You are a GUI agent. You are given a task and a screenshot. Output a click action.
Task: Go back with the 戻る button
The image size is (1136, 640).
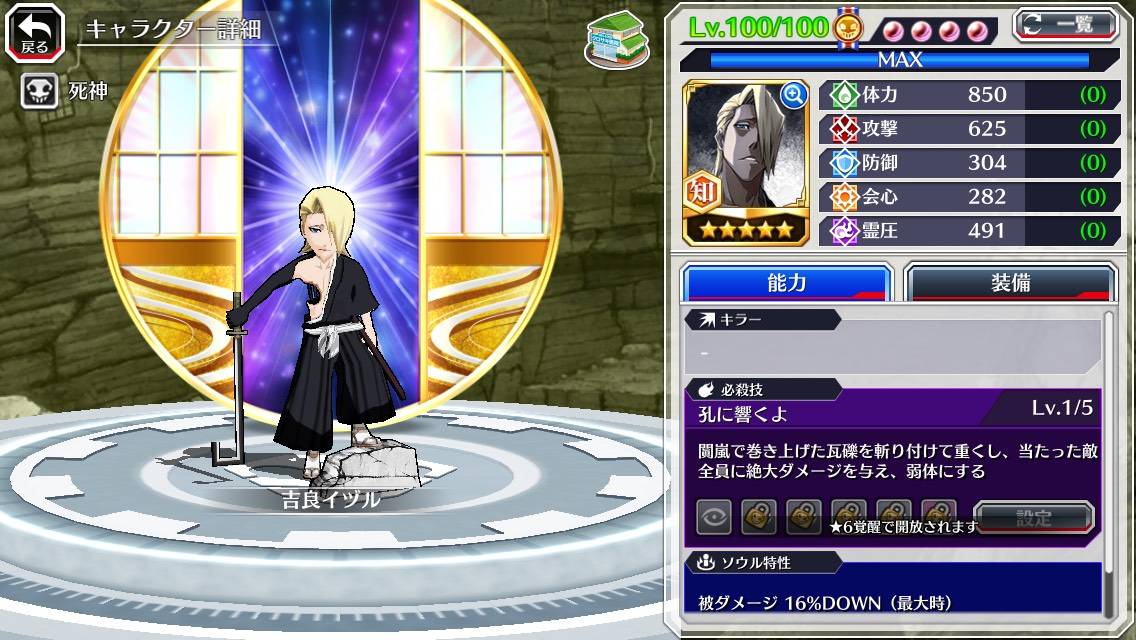pyautogui.click(x=34, y=33)
